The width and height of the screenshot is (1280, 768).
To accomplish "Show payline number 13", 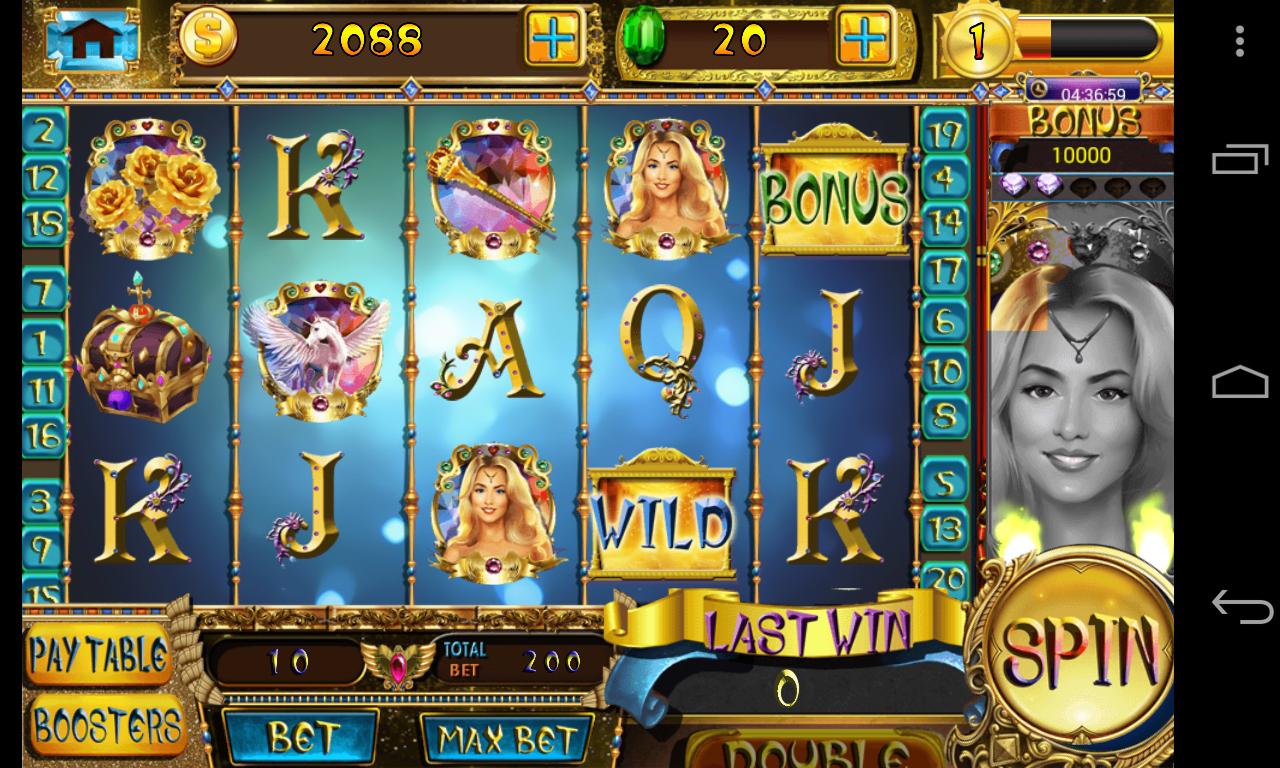I will 945,527.
